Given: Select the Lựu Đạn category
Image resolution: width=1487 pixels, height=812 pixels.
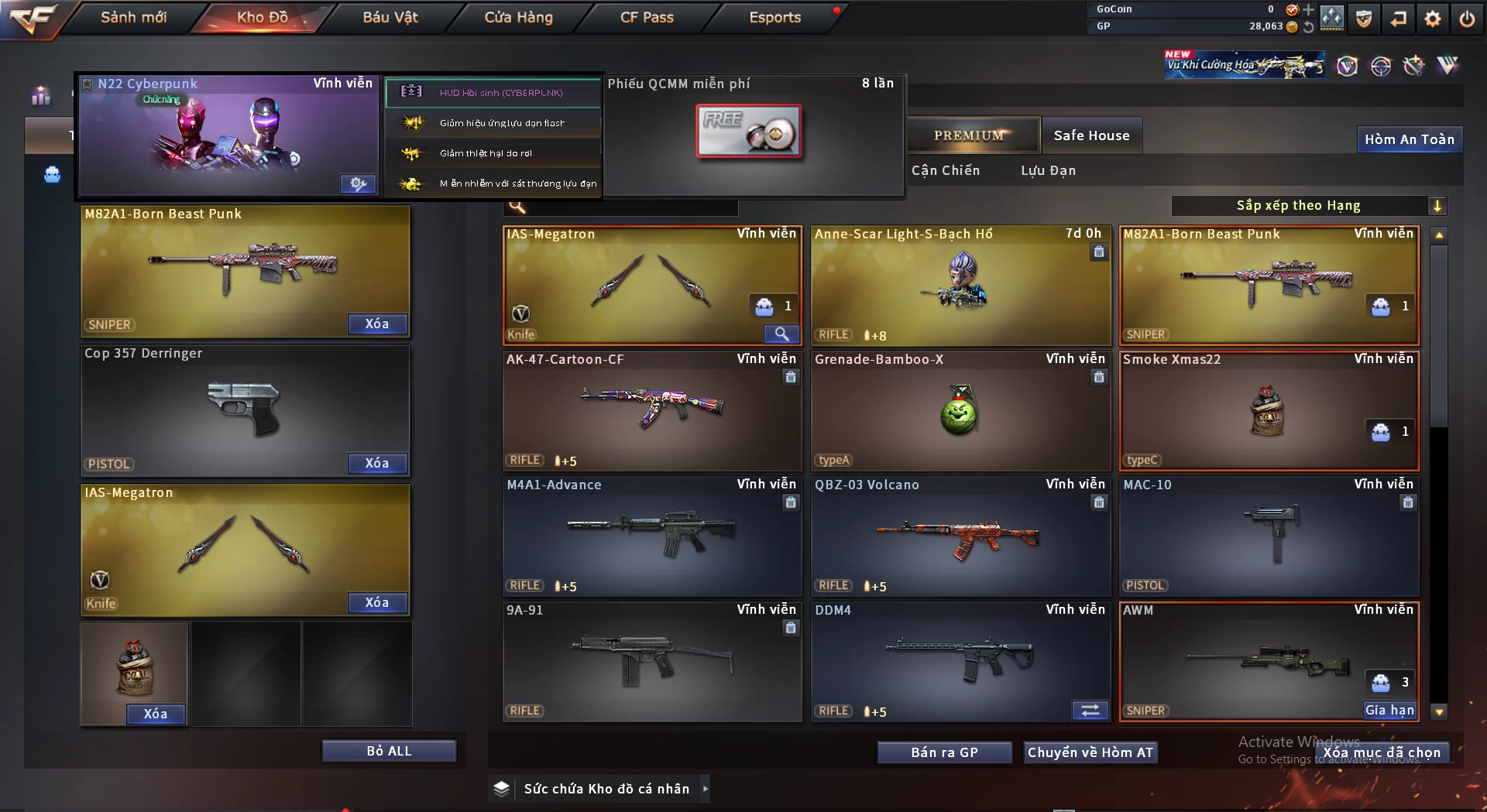Looking at the screenshot, I should [1048, 170].
